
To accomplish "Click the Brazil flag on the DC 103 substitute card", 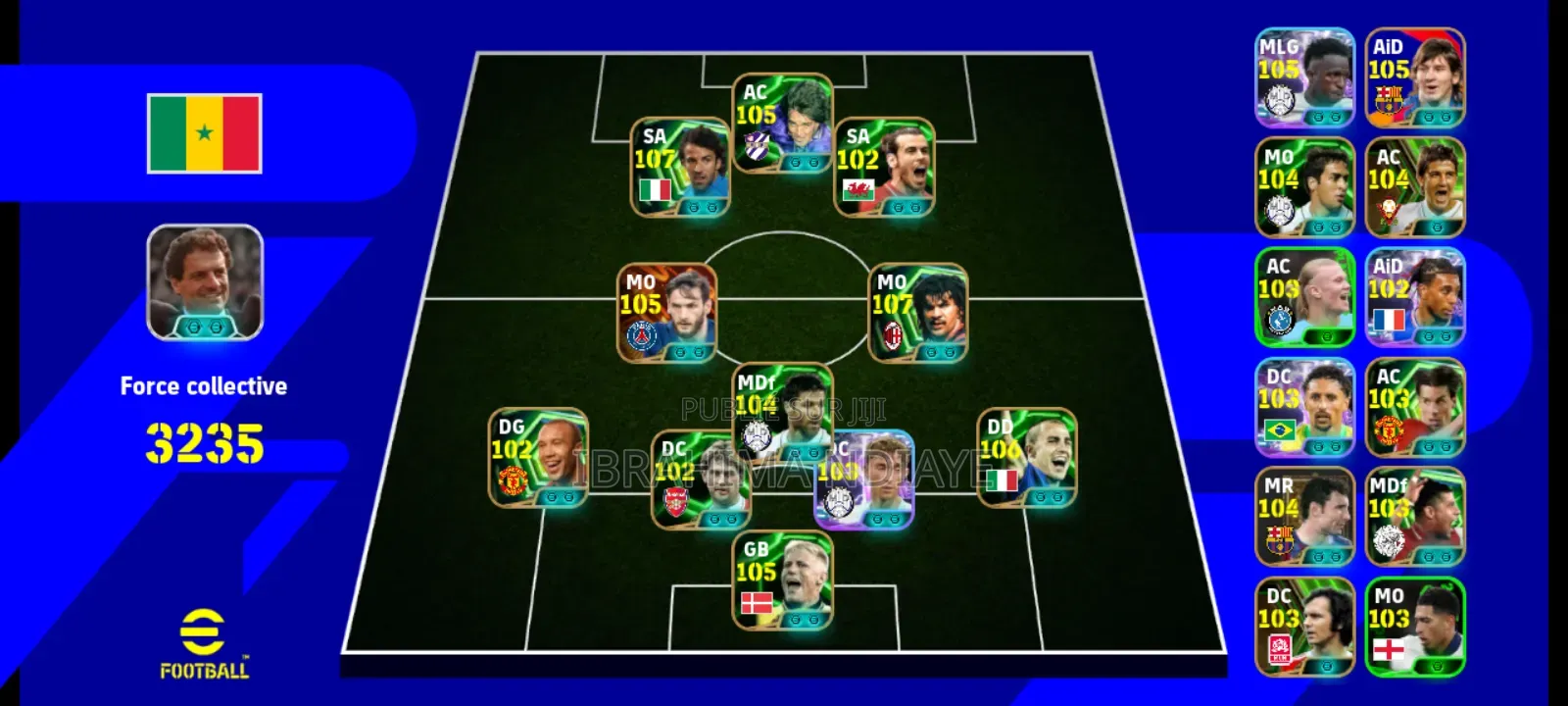I will coord(1281,428).
